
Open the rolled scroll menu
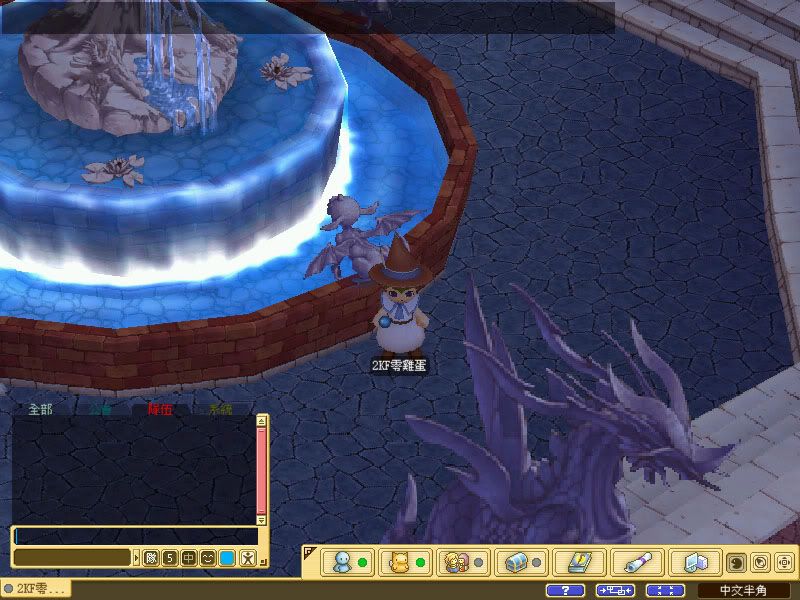tap(632, 562)
